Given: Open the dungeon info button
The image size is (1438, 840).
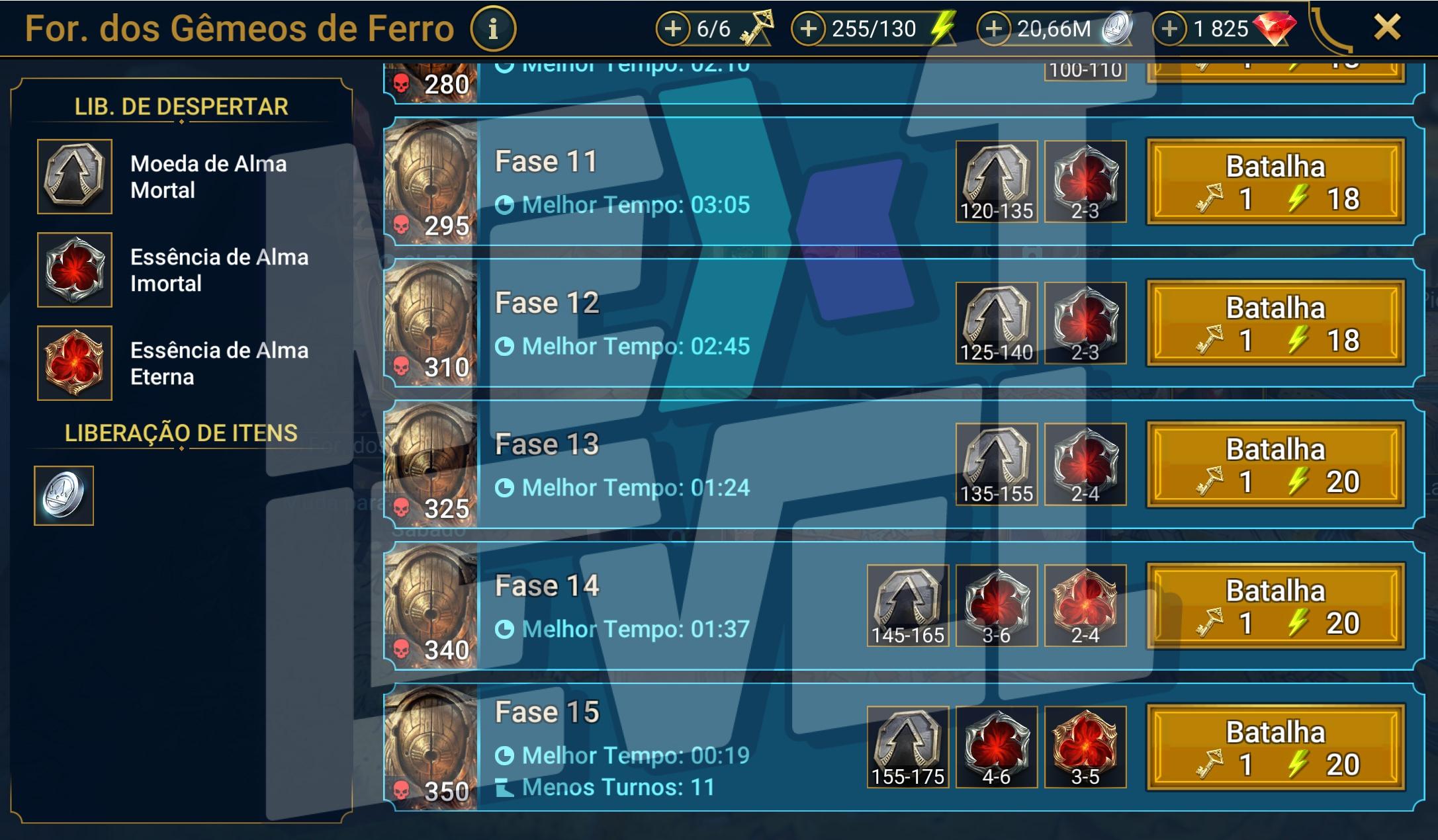Looking at the screenshot, I should tap(493, 29).
